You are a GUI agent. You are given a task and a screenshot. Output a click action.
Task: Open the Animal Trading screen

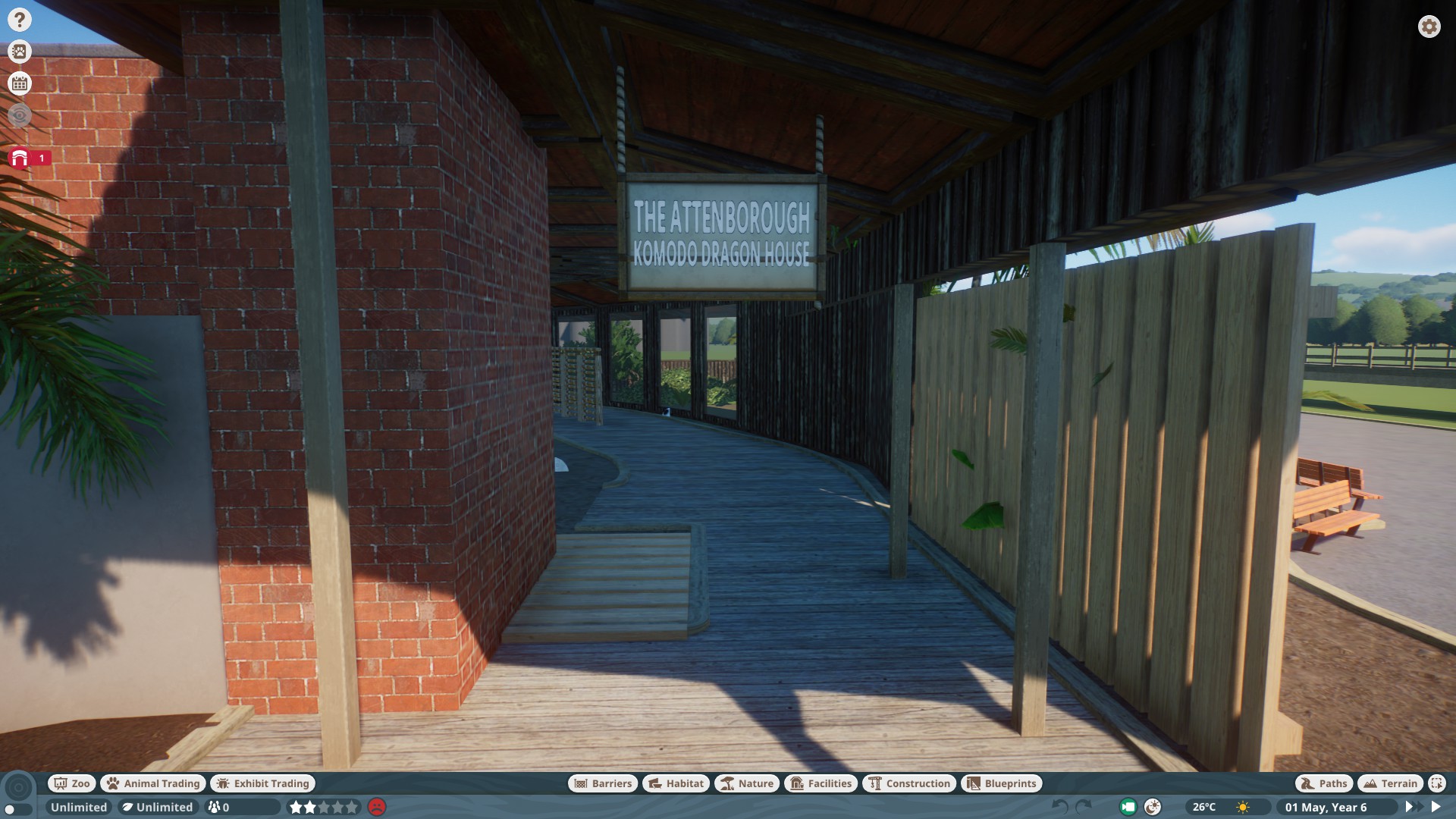(152, 783)
